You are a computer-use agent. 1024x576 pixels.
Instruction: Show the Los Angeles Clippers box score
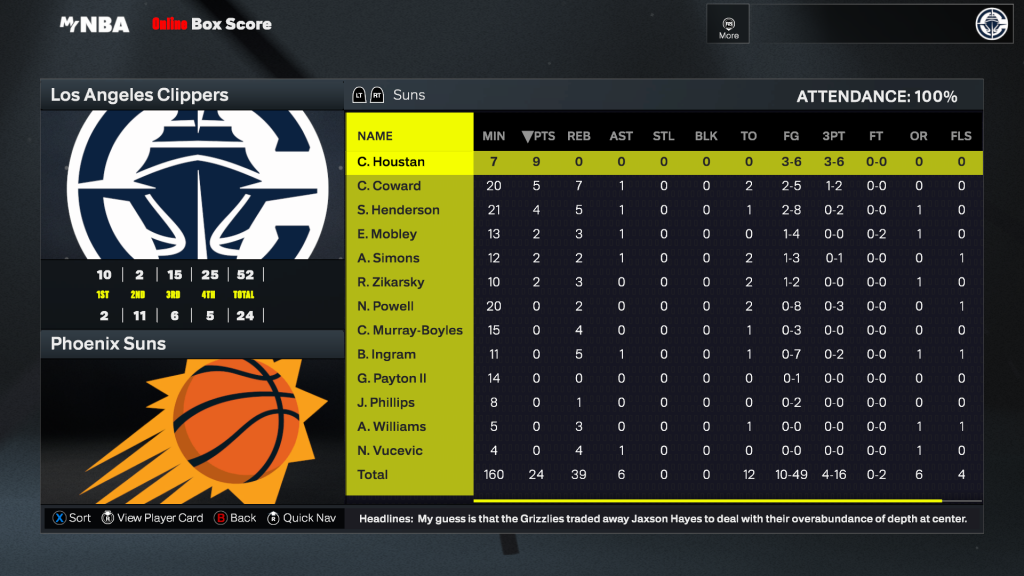click(x=190, y=96)
